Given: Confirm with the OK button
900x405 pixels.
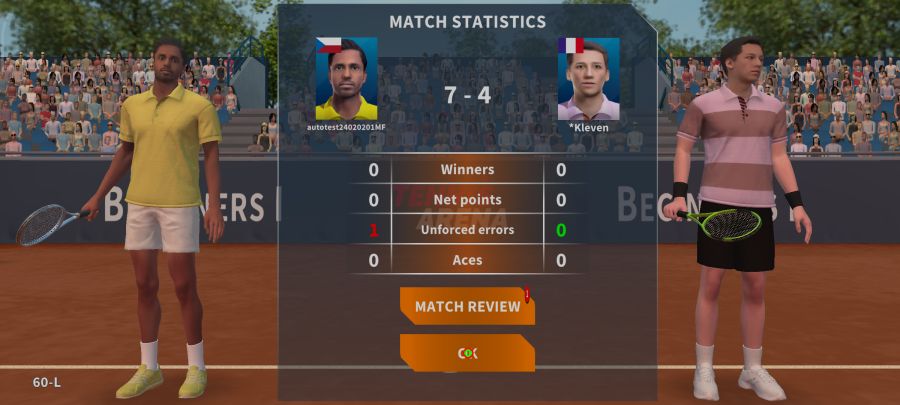Looking at the screenshot, I should pyautogui.click(x=467, y=353).
